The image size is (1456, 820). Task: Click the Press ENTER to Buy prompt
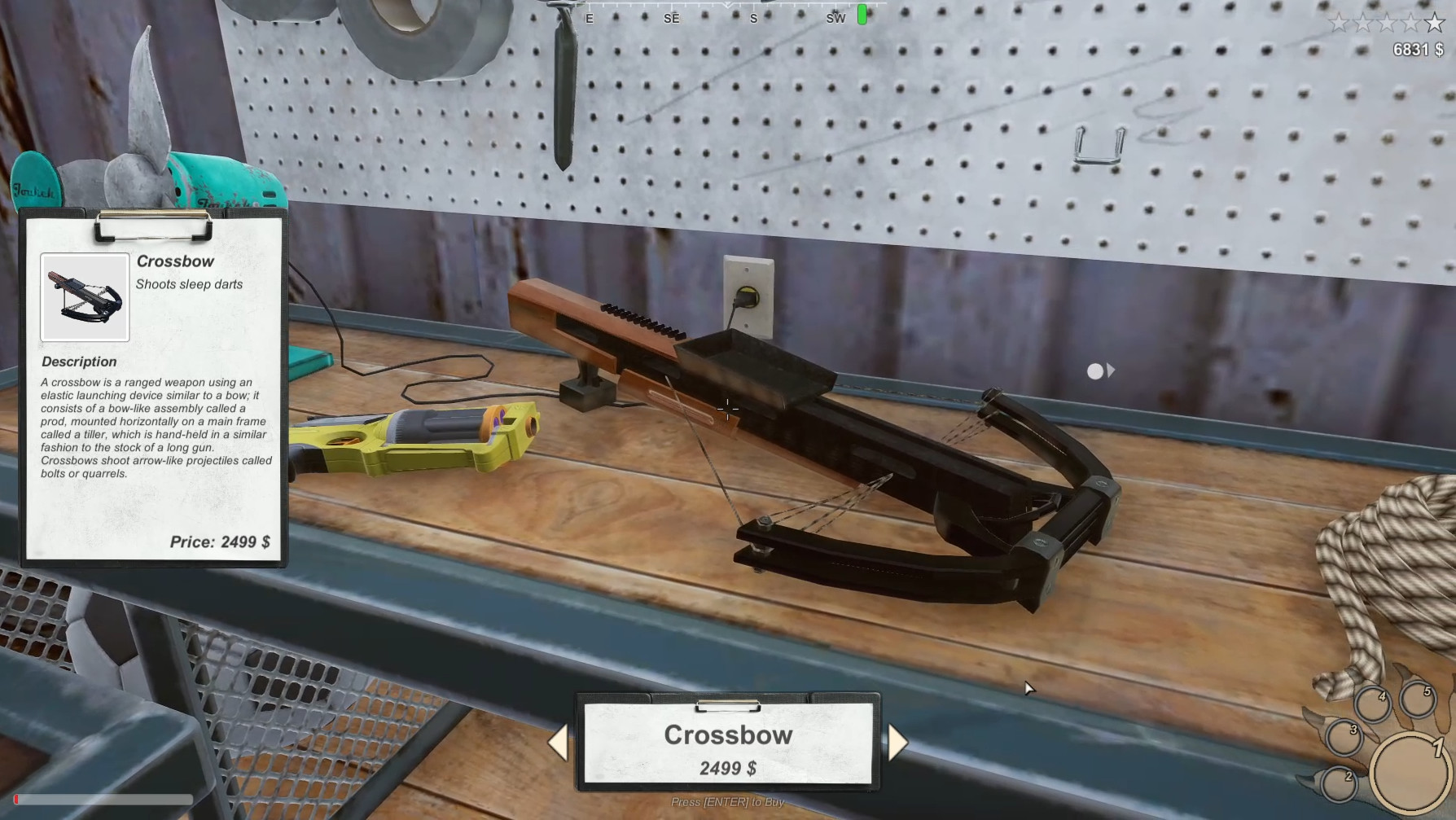[726, 801]
